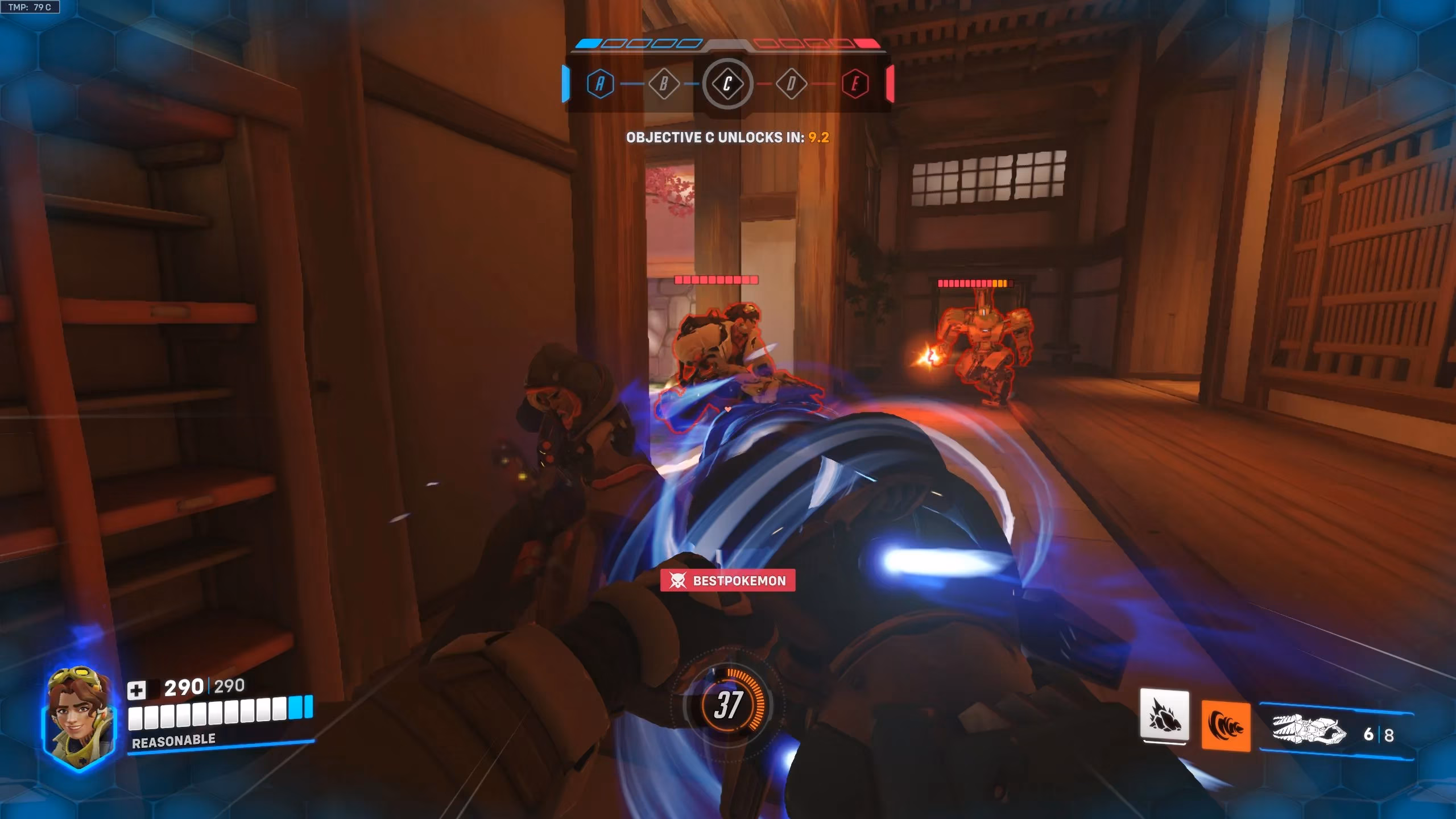Select the OBJECTIVE C UNLOCKS countdown text
The image size is (1456, 819).
[727, 138]
